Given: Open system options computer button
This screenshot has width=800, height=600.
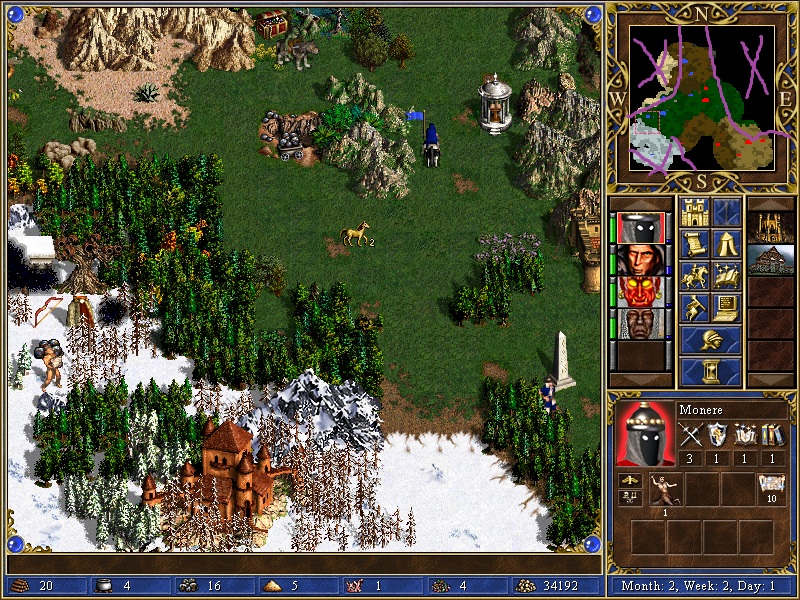Looking at the screenshot, I should (x=727, y=308).
